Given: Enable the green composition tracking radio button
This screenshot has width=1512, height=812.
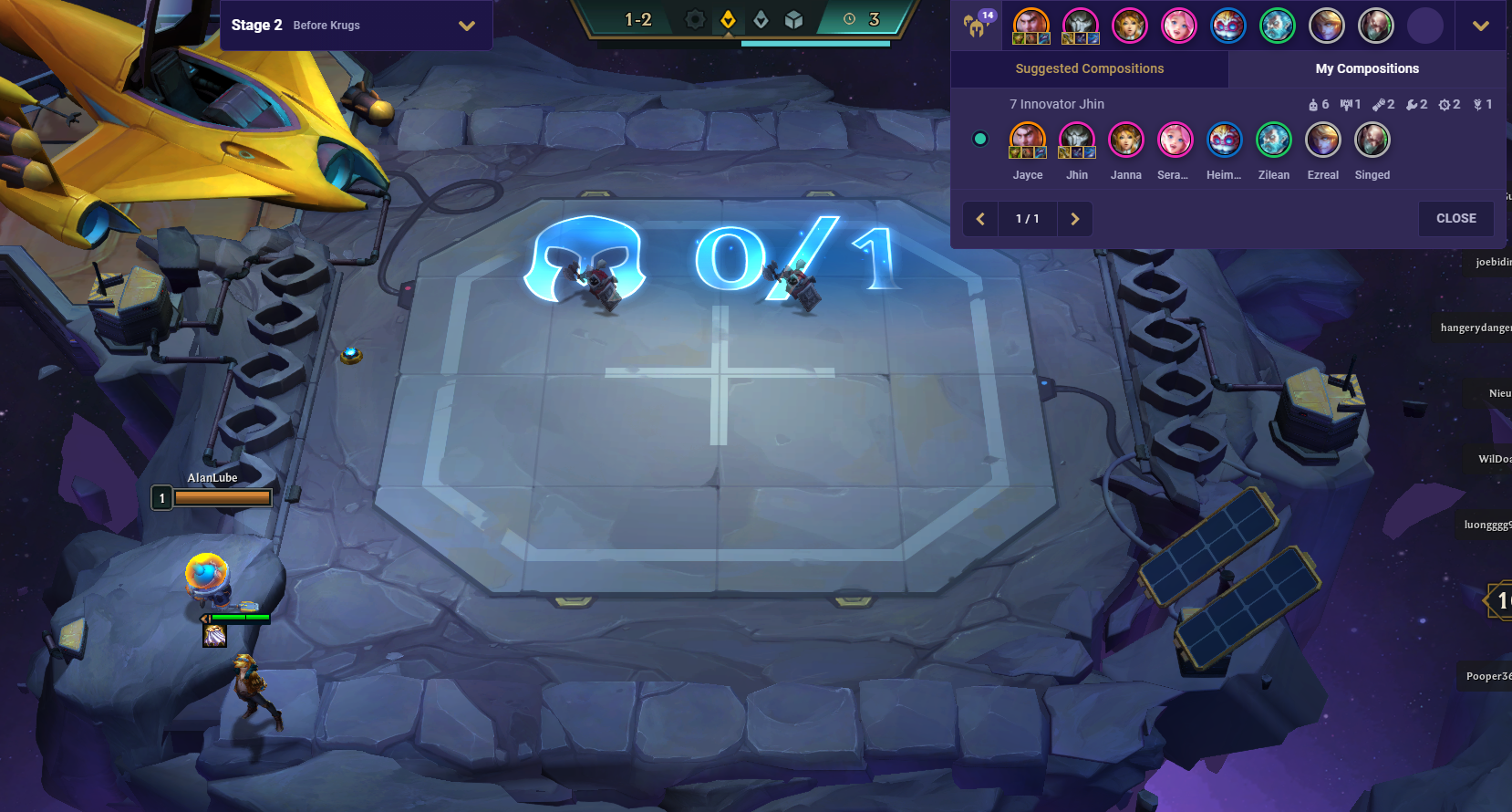Looking at the screenshot, I should (x=980, y=139).
